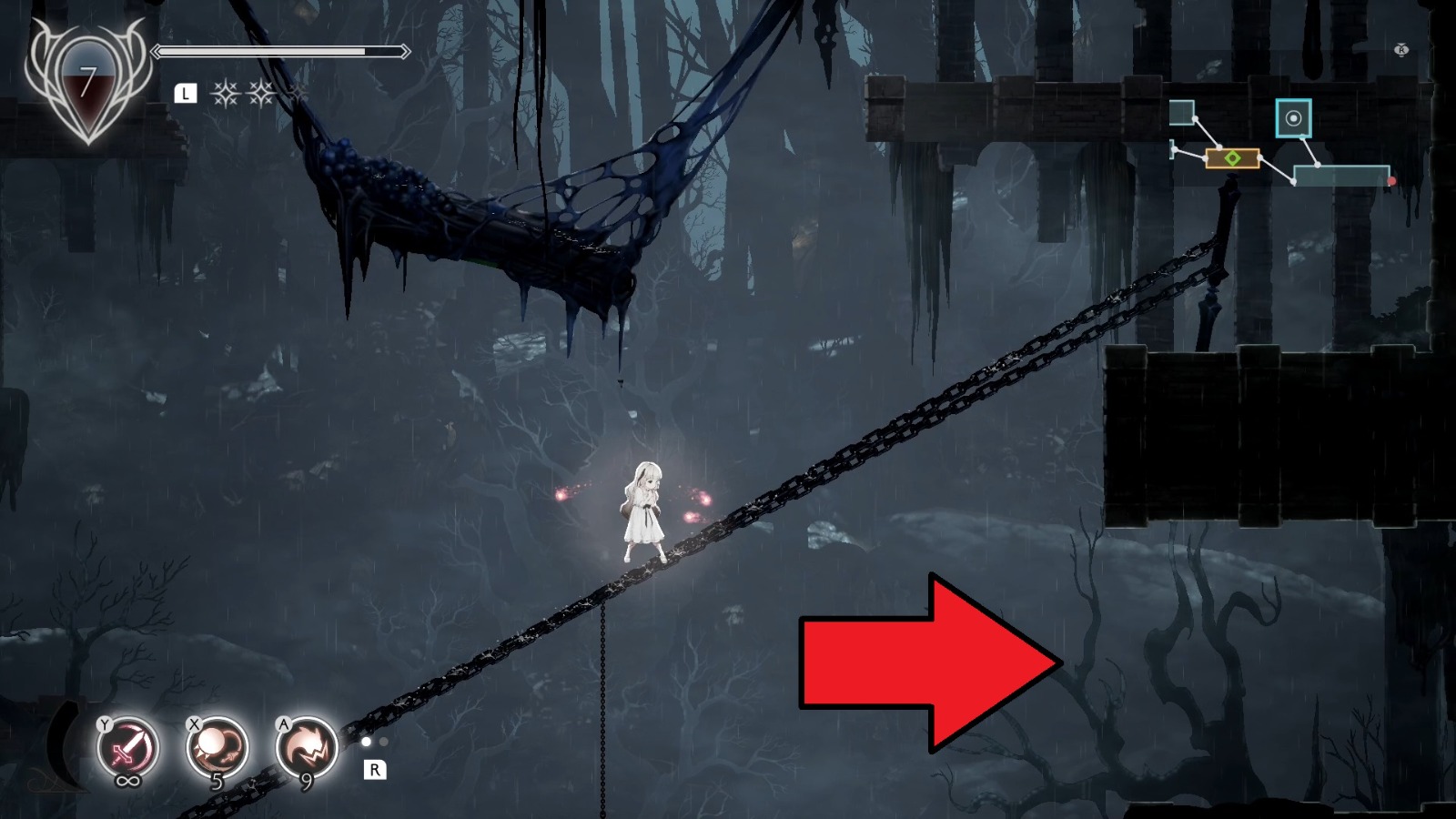Click the infinity symbol under the sword skill
Viewport: 1456px width, 819px height.
tap(127, 781)
